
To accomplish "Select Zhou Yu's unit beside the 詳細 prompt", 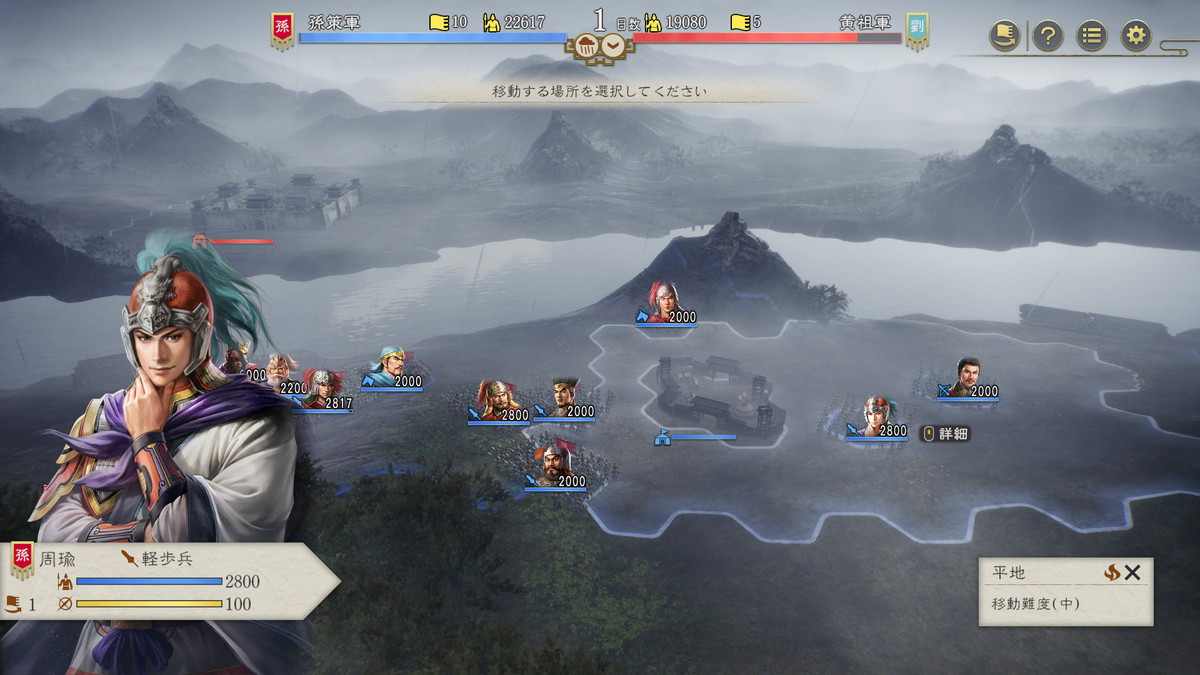I will 876,415.
